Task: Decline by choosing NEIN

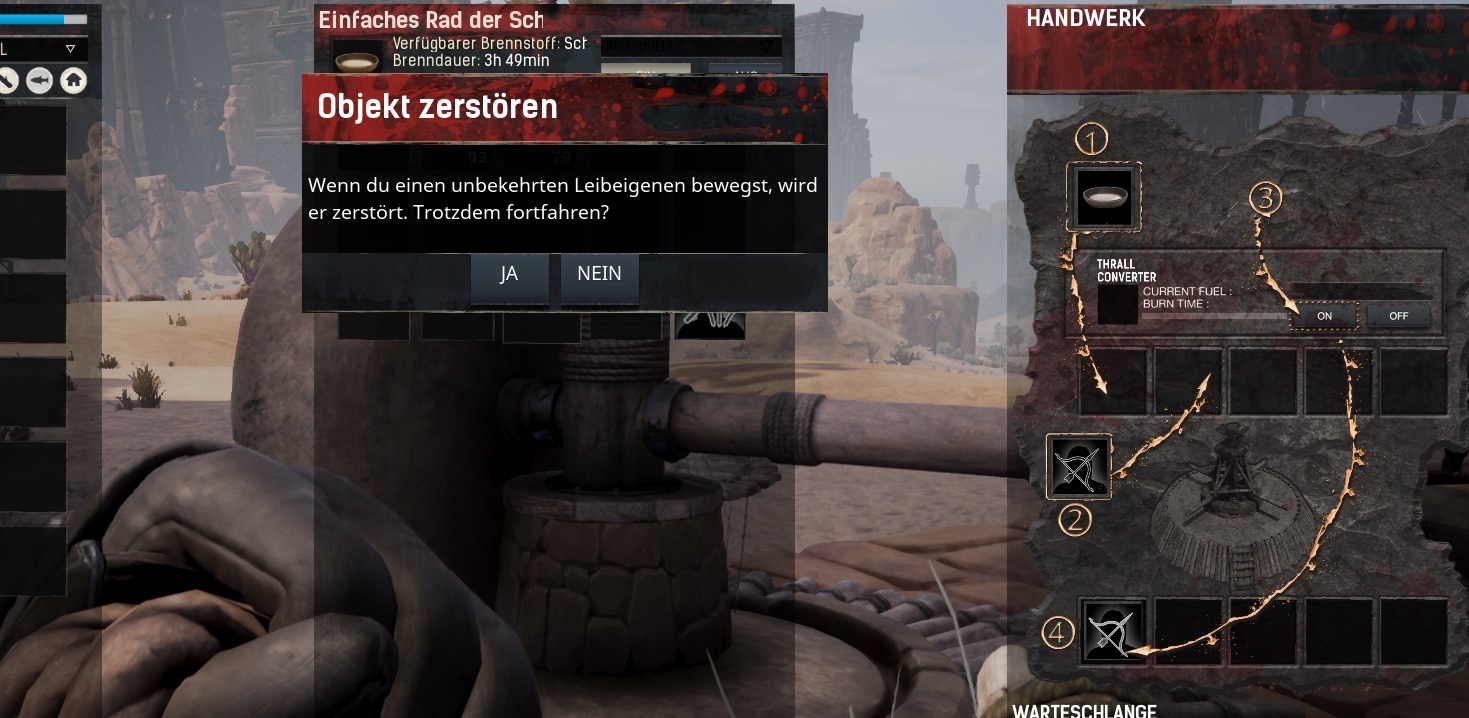Action: click(599, 277)
